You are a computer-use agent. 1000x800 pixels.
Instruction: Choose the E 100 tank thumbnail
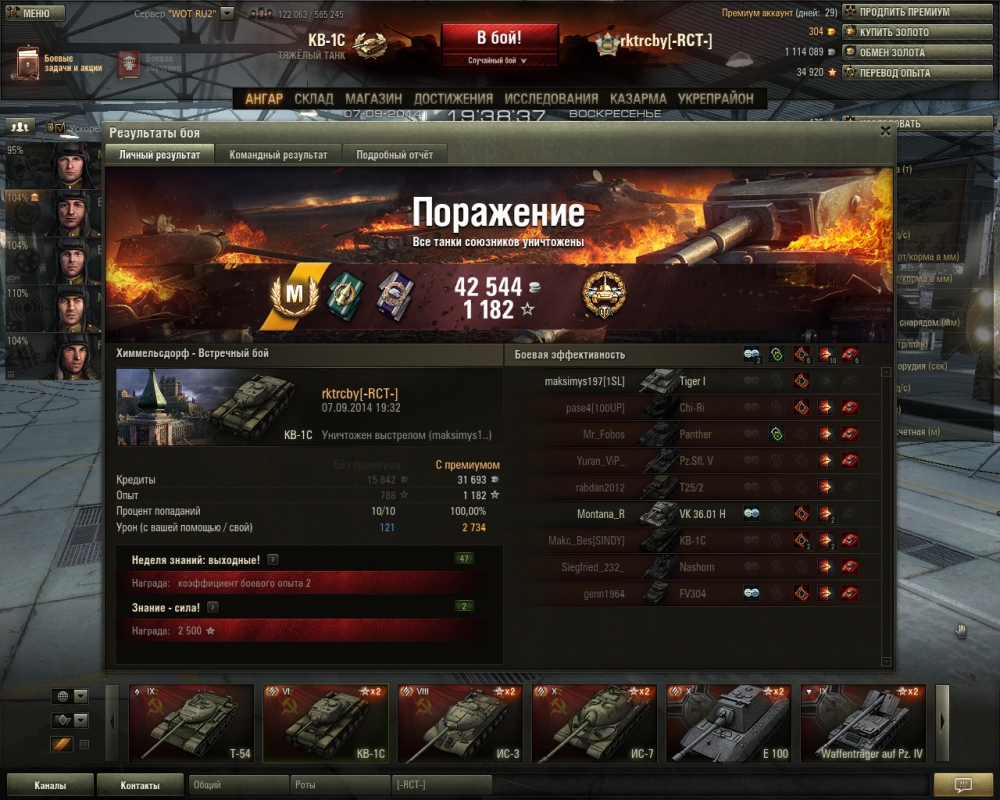(728, 722)
